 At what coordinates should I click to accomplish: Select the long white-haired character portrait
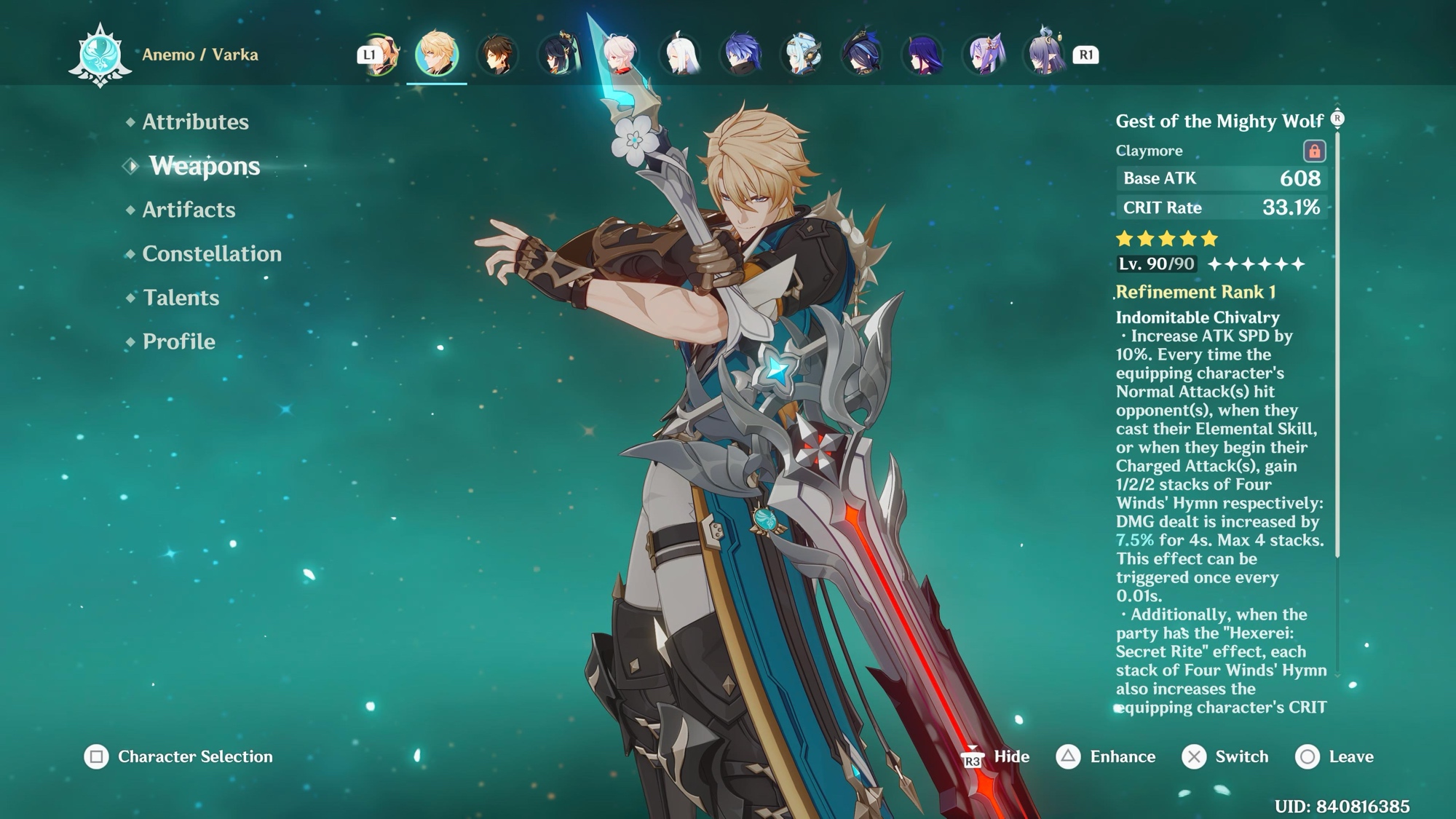coord(681,55)
